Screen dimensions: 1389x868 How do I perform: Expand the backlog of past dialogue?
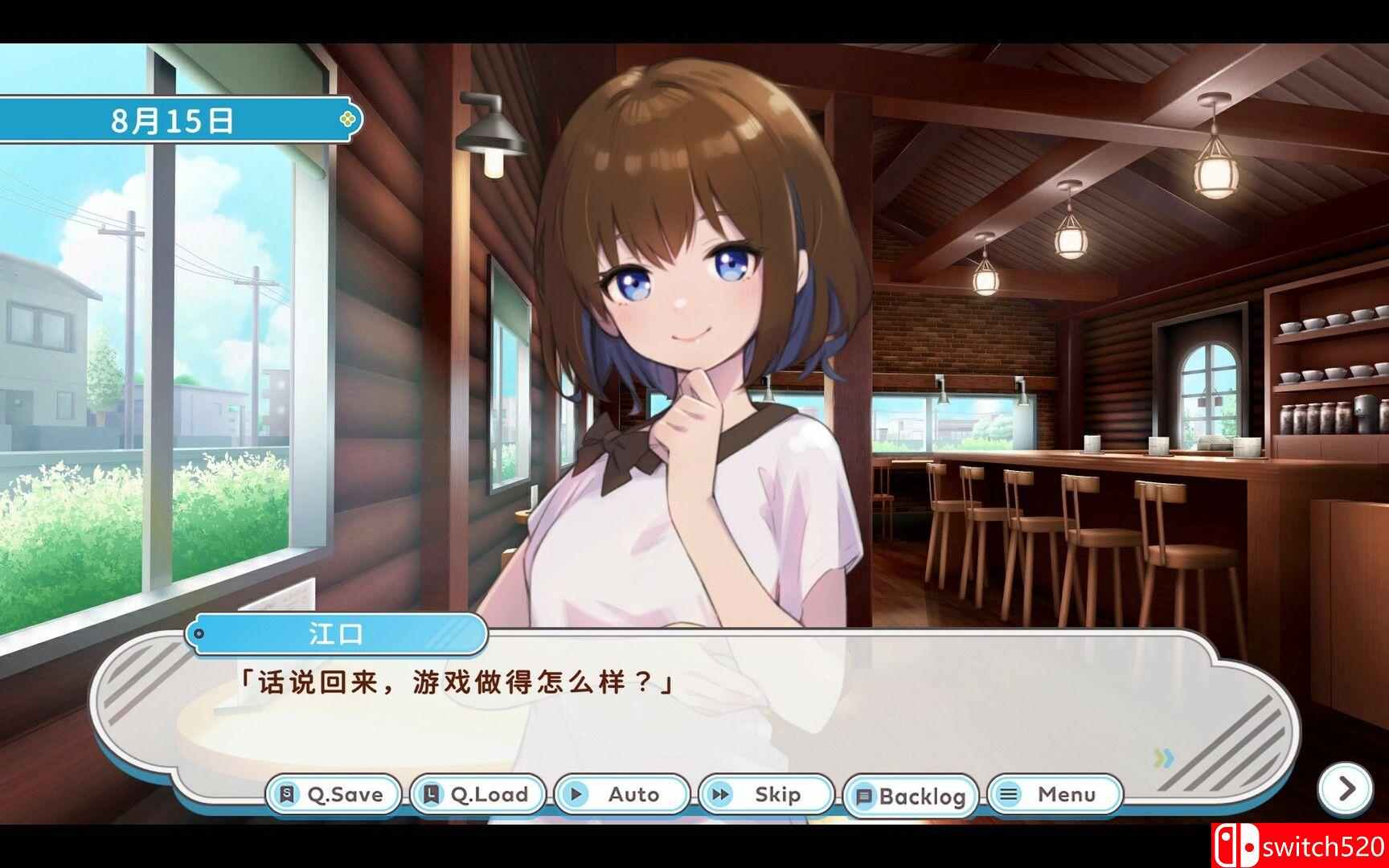tap(912, 796)
